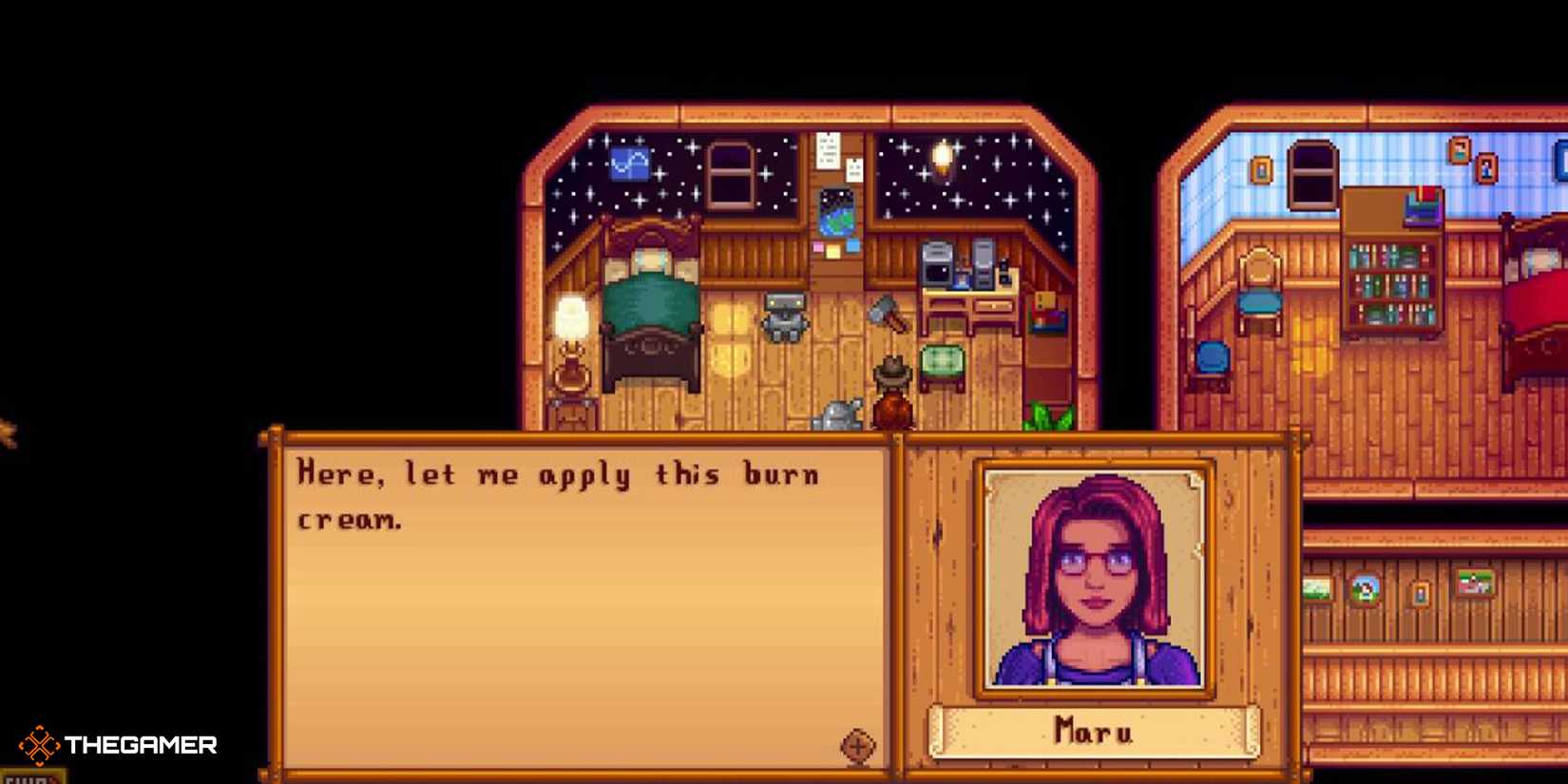Click the robot toy in Maru's room
The width and height of the screenshot is (1568, 784).
coord(785,318)
